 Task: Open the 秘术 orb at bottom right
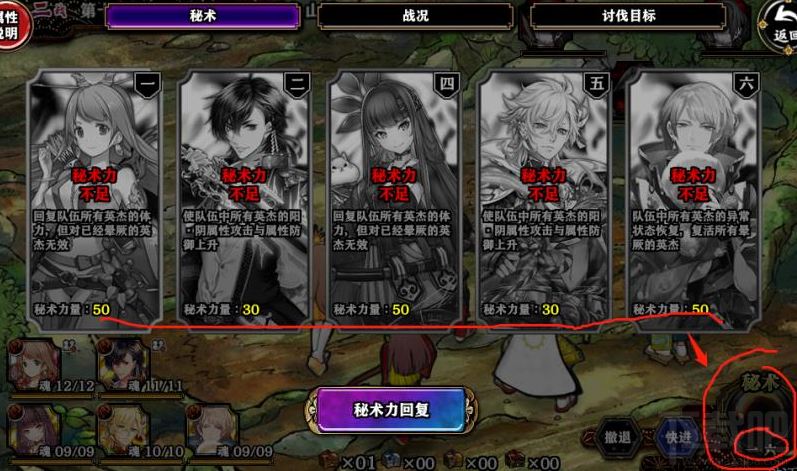click(x=757, y=410)
